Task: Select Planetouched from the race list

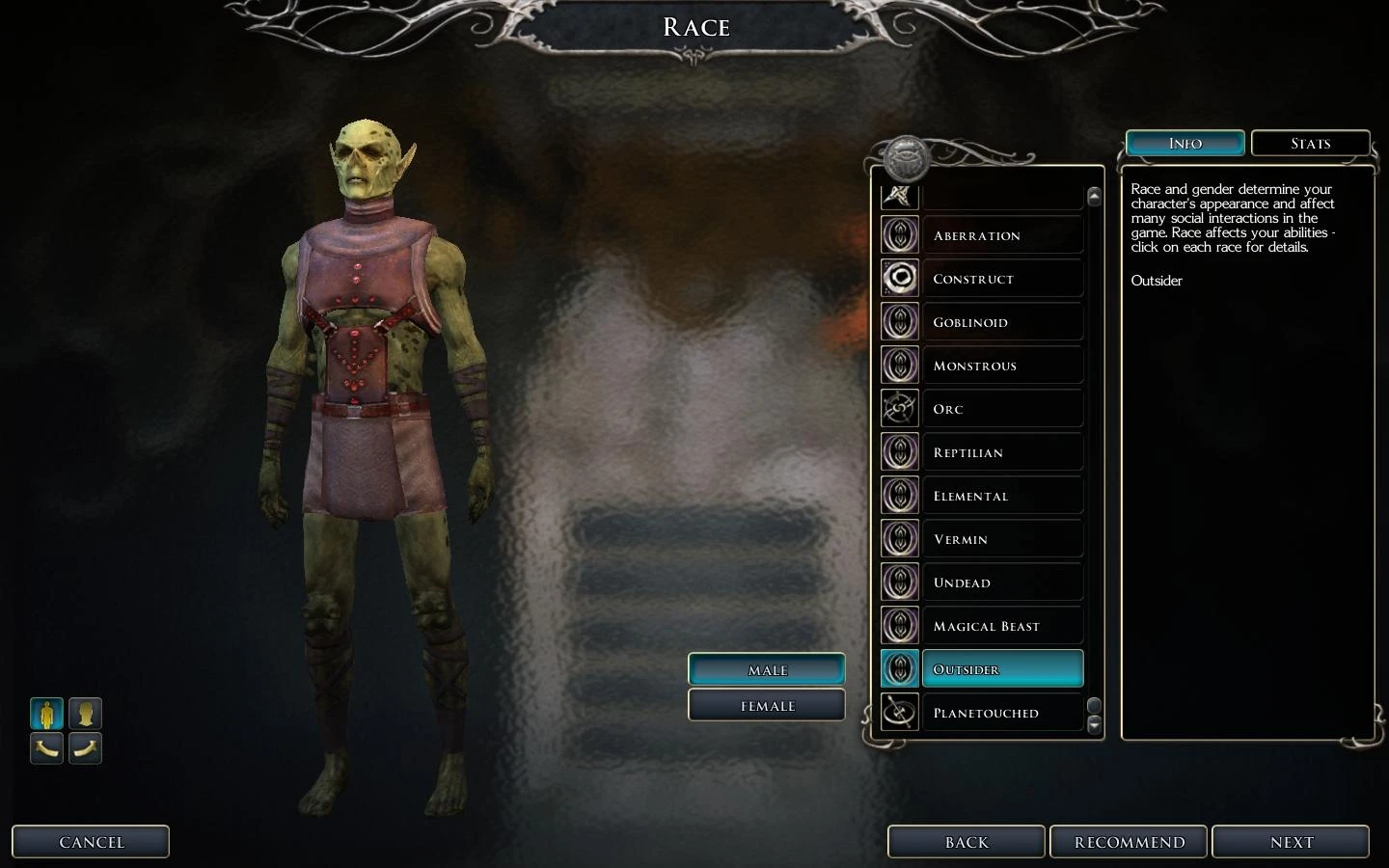Action: tap(985, 713)
